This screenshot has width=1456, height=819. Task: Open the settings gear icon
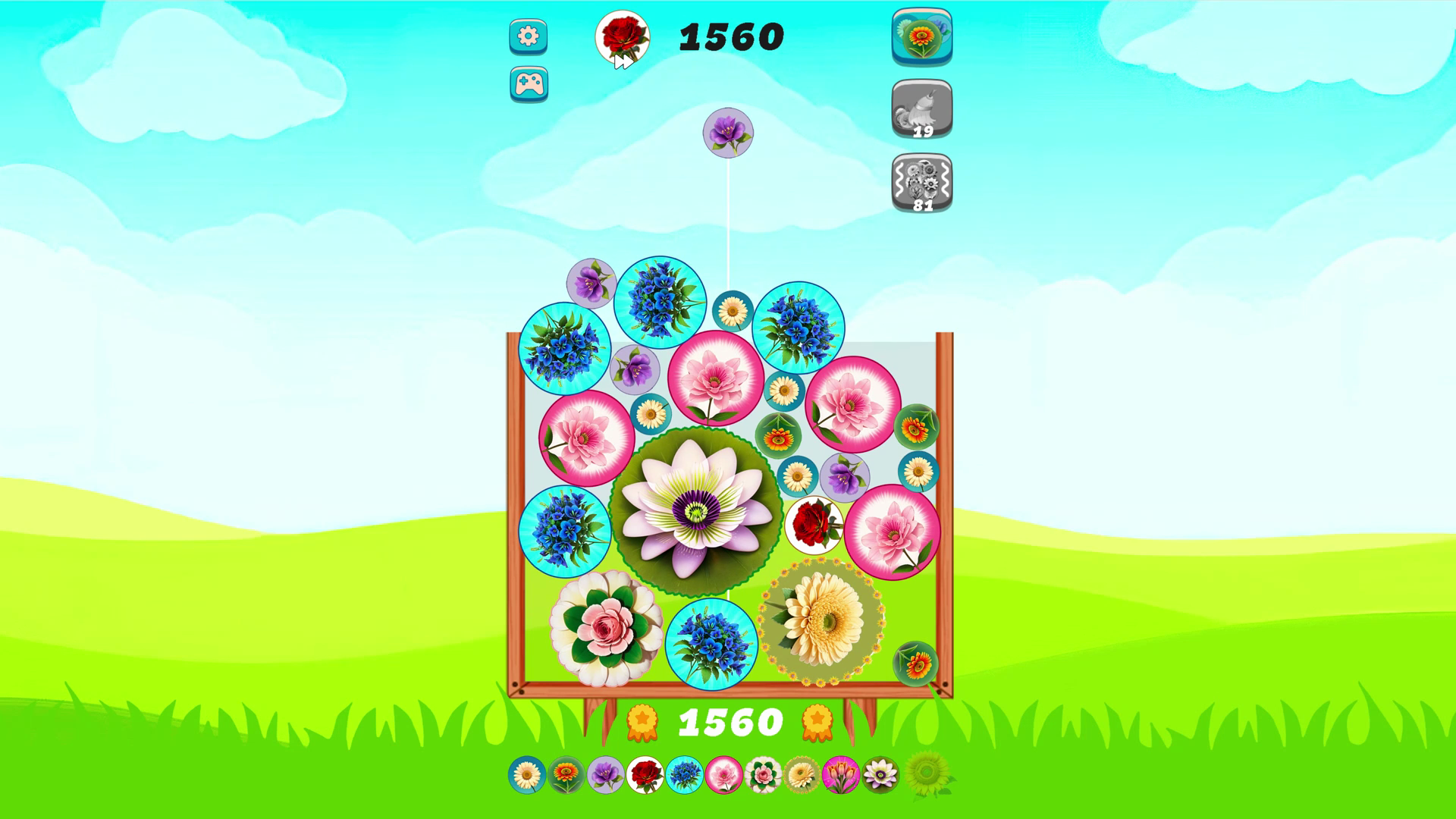click(x=528, y=36)
